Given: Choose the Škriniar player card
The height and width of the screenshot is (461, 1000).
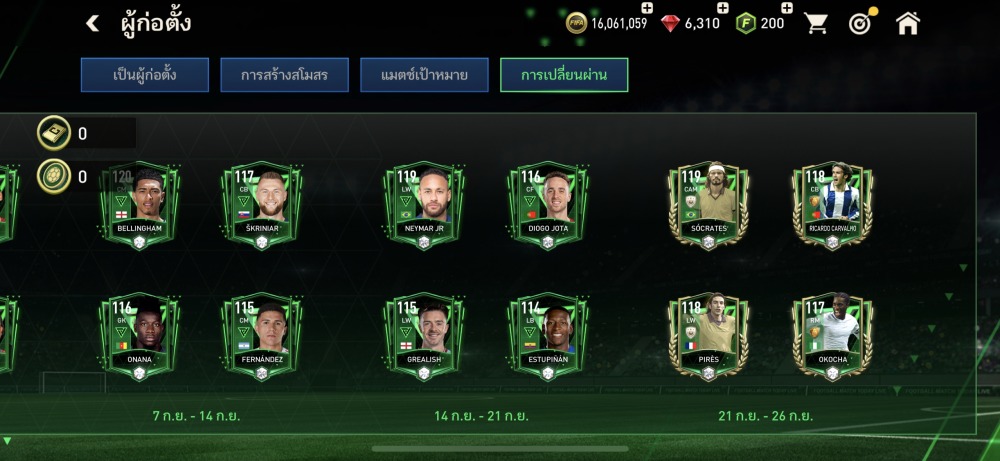Looking at the screenshot, I should 261,204.
